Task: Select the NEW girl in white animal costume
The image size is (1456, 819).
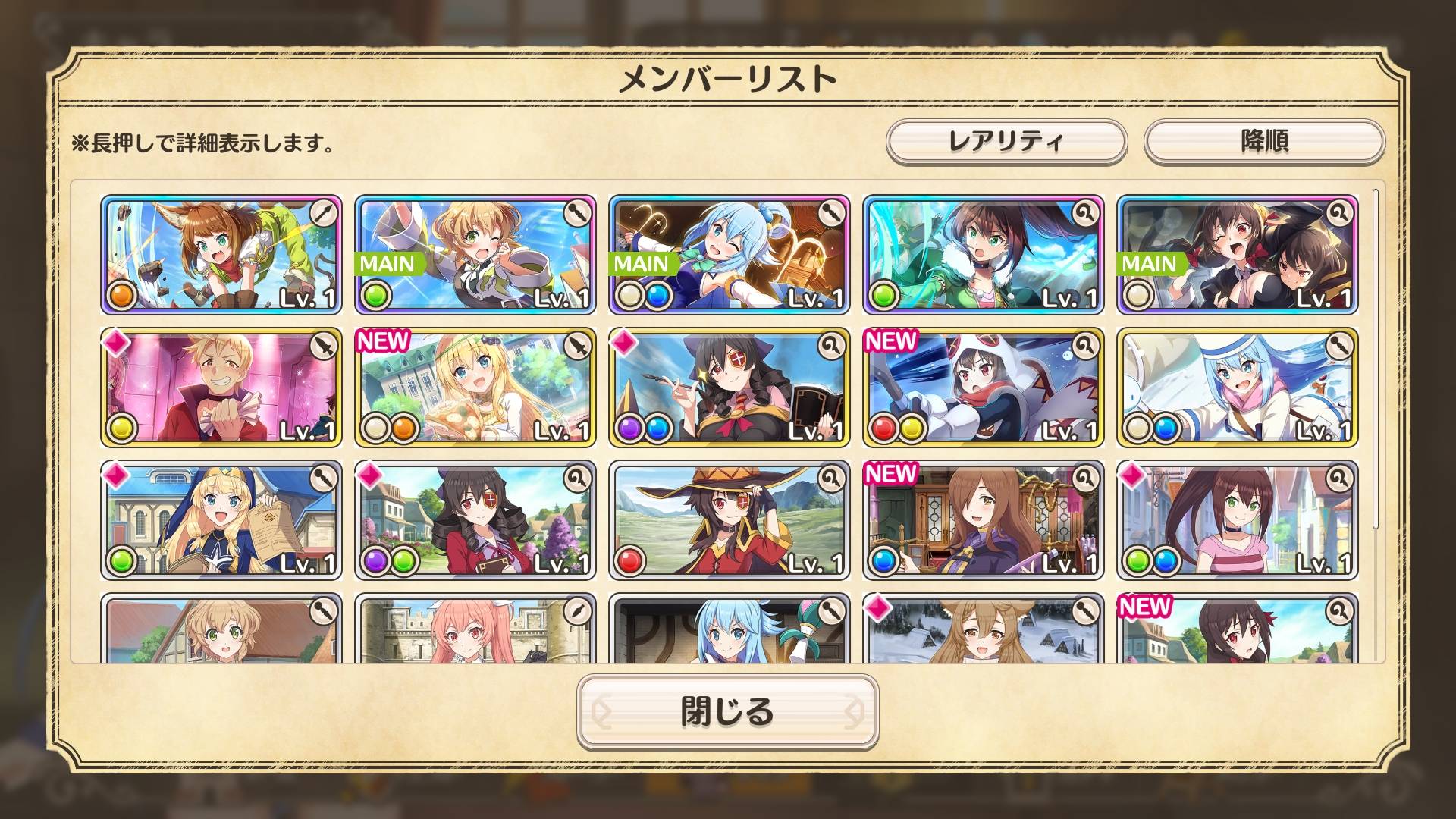Action: [x=983, y=387]
